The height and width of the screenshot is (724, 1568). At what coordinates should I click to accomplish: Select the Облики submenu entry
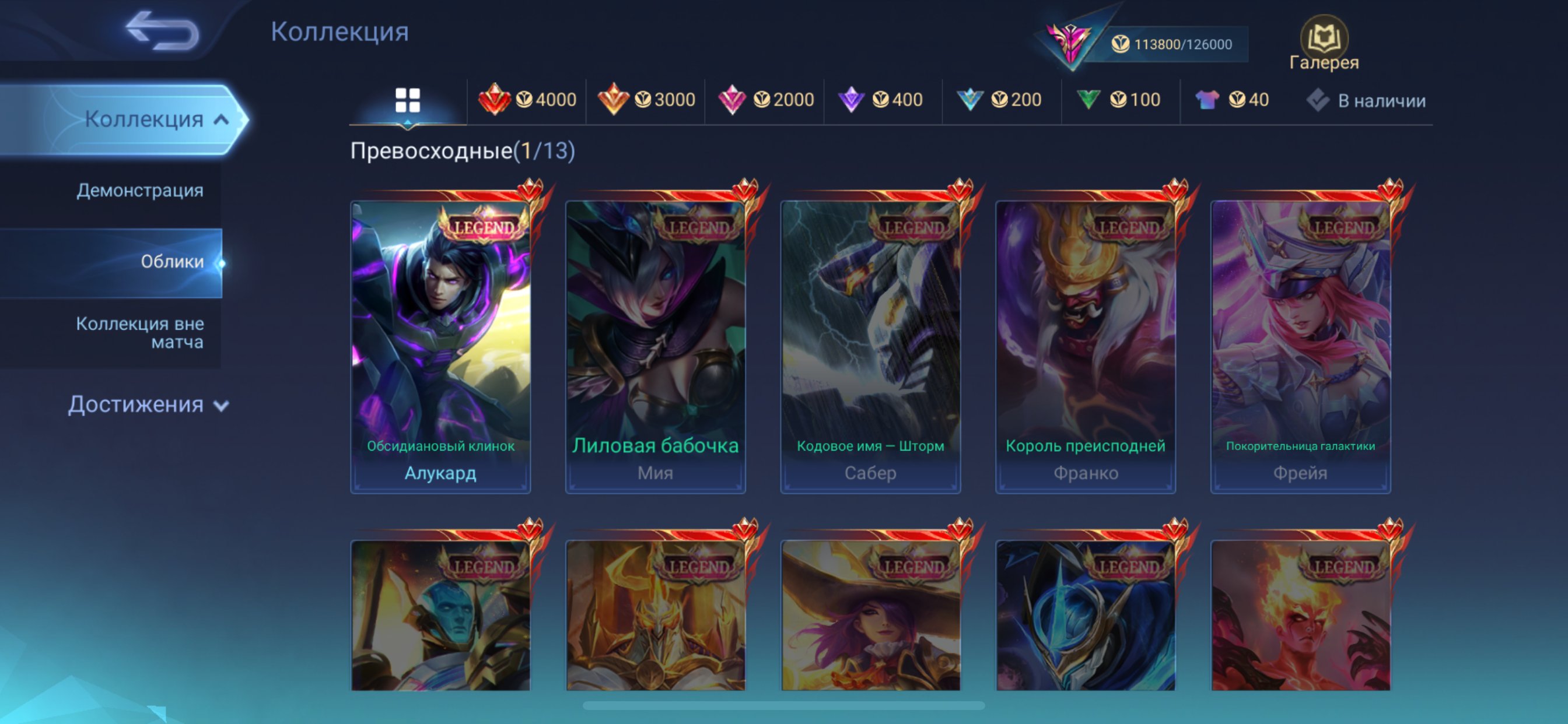coord(171,262)
